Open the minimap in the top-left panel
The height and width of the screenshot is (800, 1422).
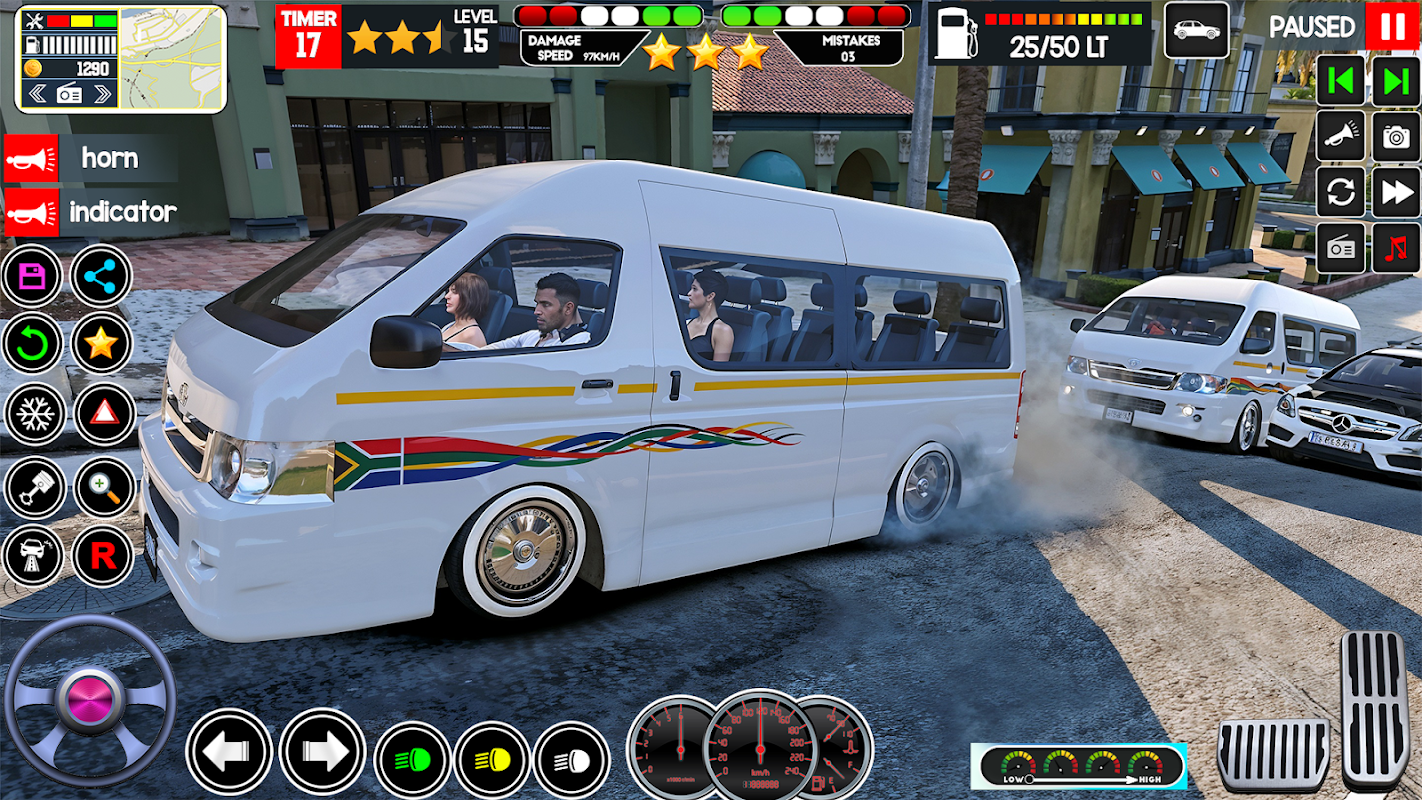172,58
